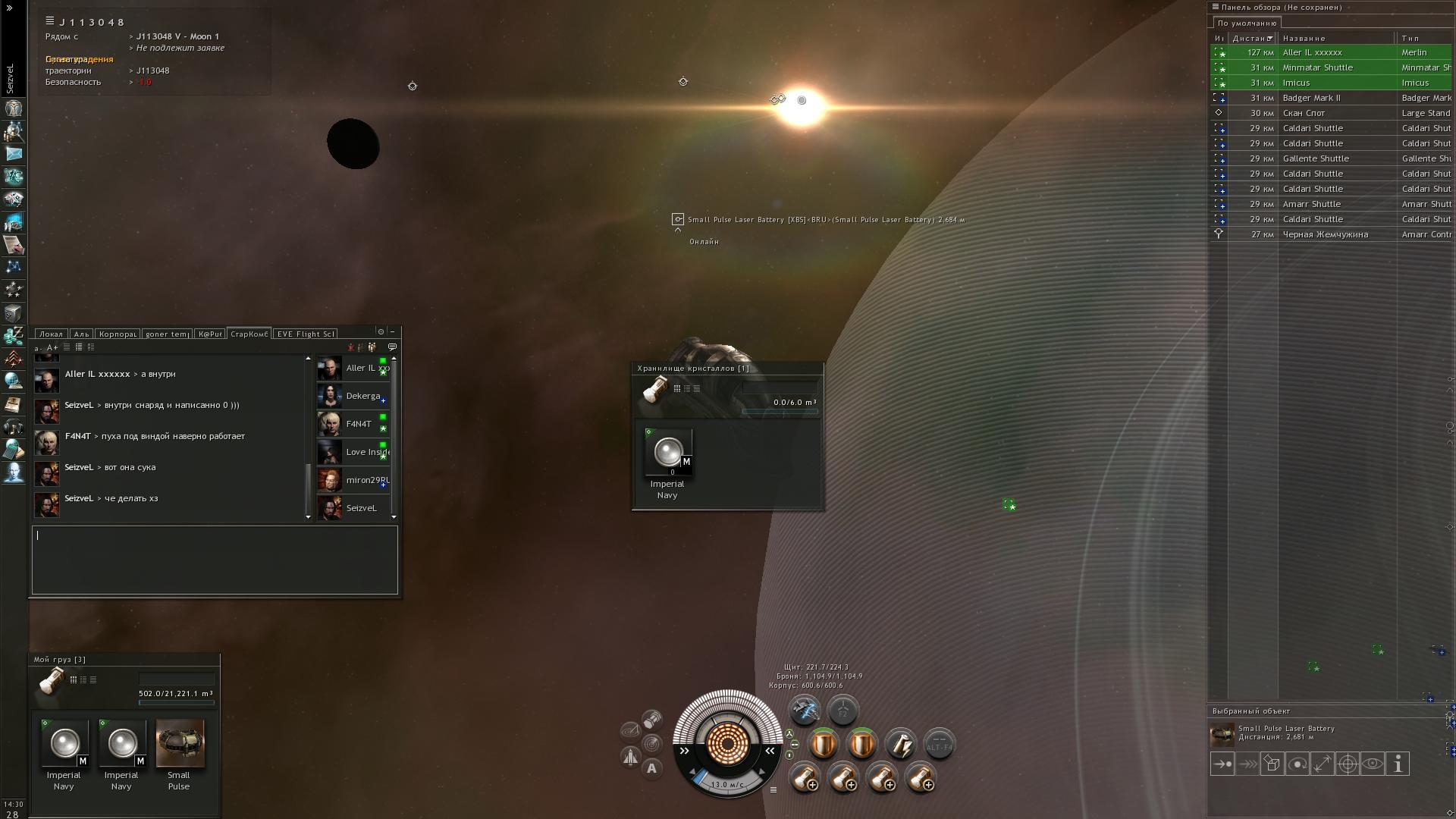Expand the left sidebar with the double-arrow button
The image size is (1456, 819).
[x=9, y=8]
